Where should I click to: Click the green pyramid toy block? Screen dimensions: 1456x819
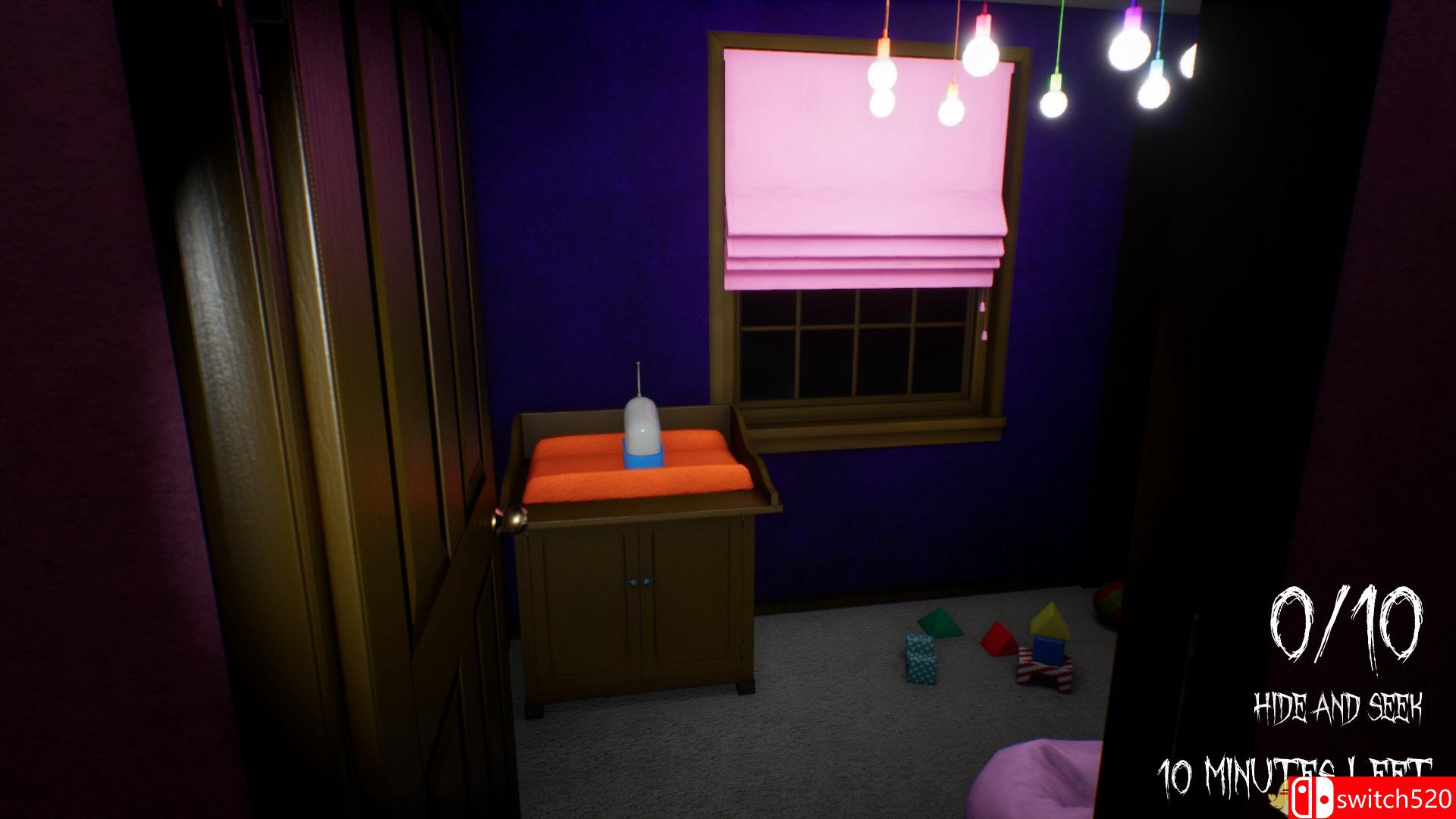click(940, 622)
